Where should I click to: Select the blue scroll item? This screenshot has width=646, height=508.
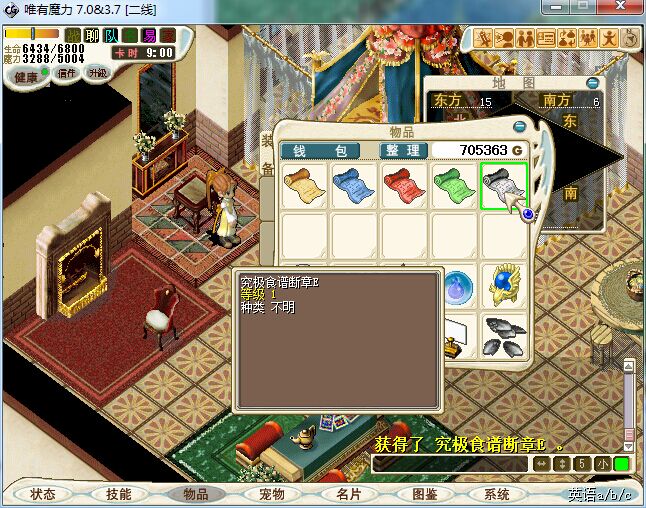point(353,185)
